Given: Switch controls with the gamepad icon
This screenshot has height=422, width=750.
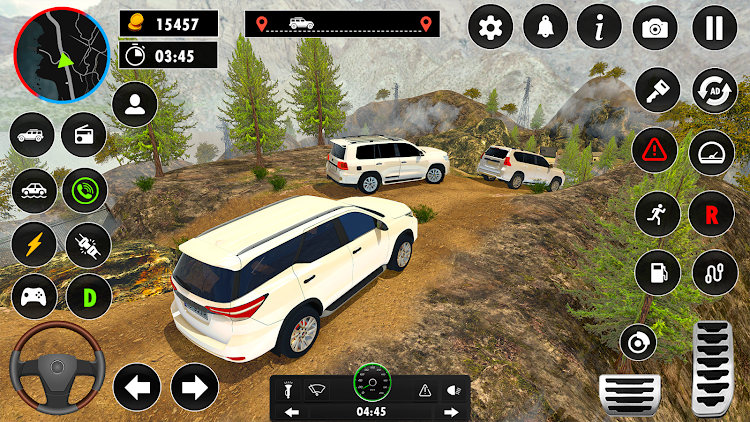Looking at the screenshot, I should (32, 296).
